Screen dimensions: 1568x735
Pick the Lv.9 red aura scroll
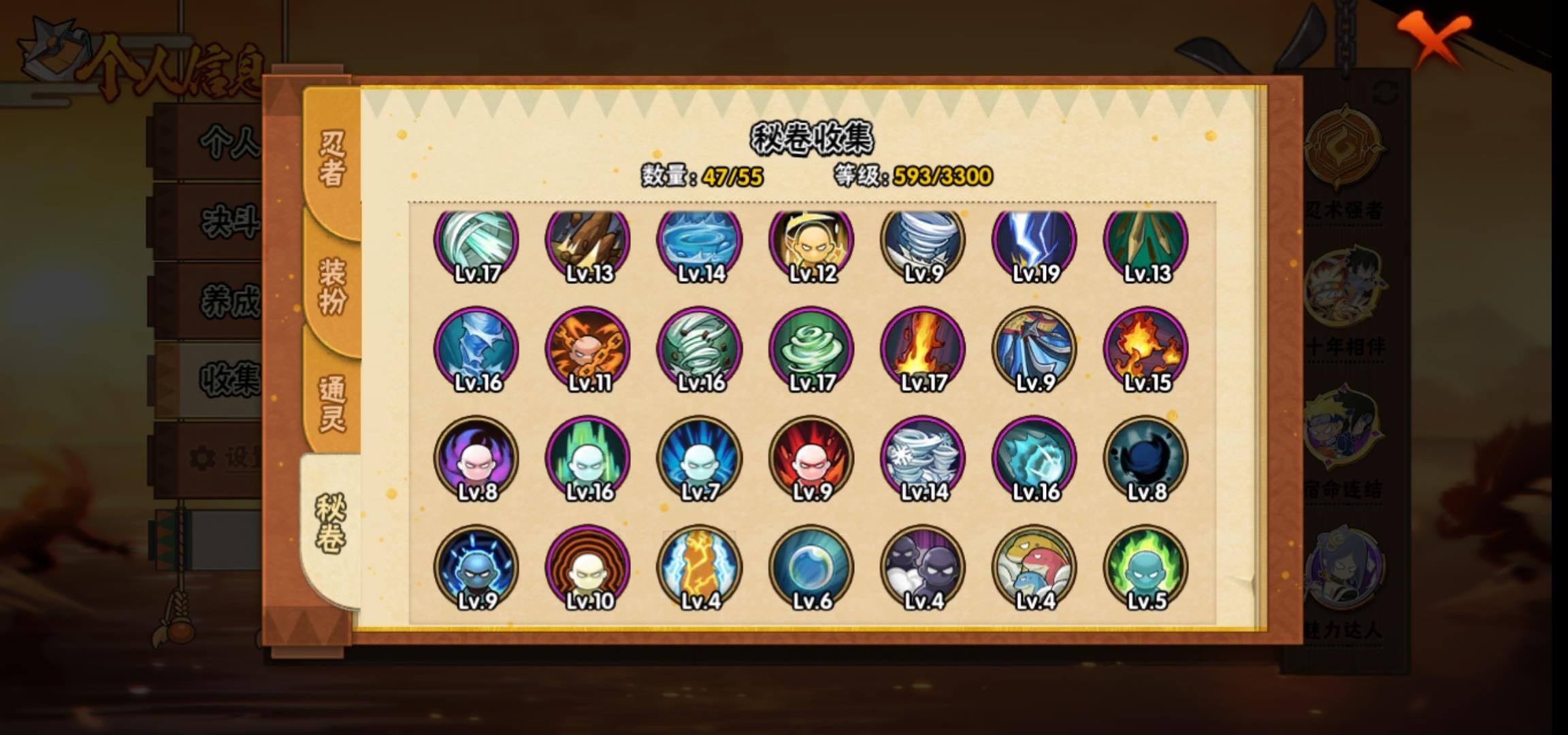[811, 459]
